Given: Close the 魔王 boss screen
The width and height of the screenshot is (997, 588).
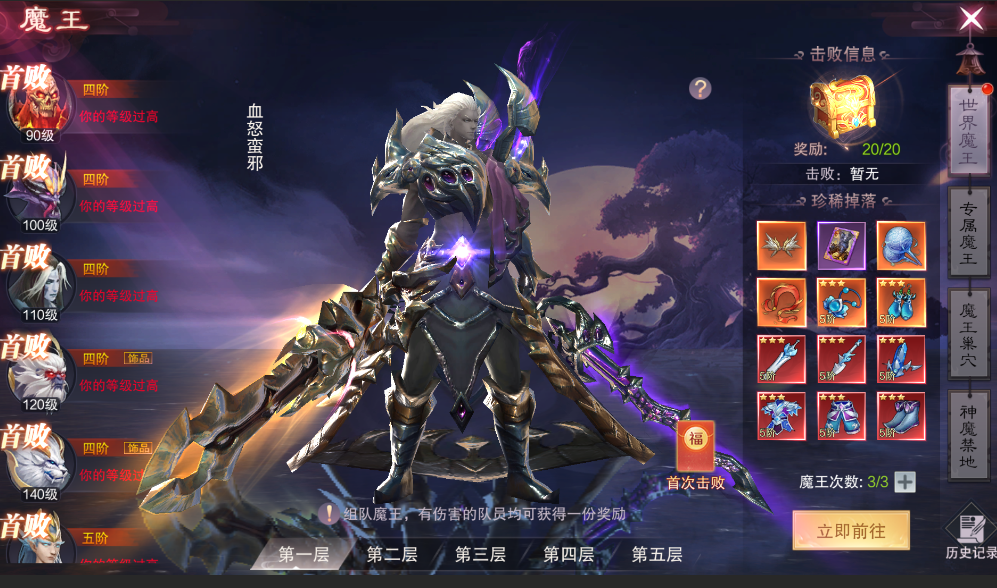Looking at the screenshot, I should pos(970,18).
